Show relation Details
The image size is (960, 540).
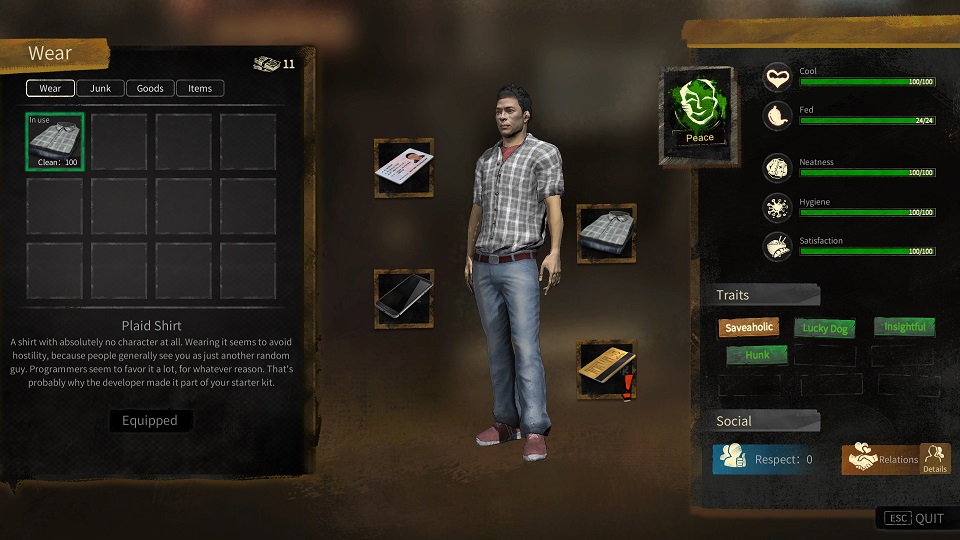tap(935, 459)
